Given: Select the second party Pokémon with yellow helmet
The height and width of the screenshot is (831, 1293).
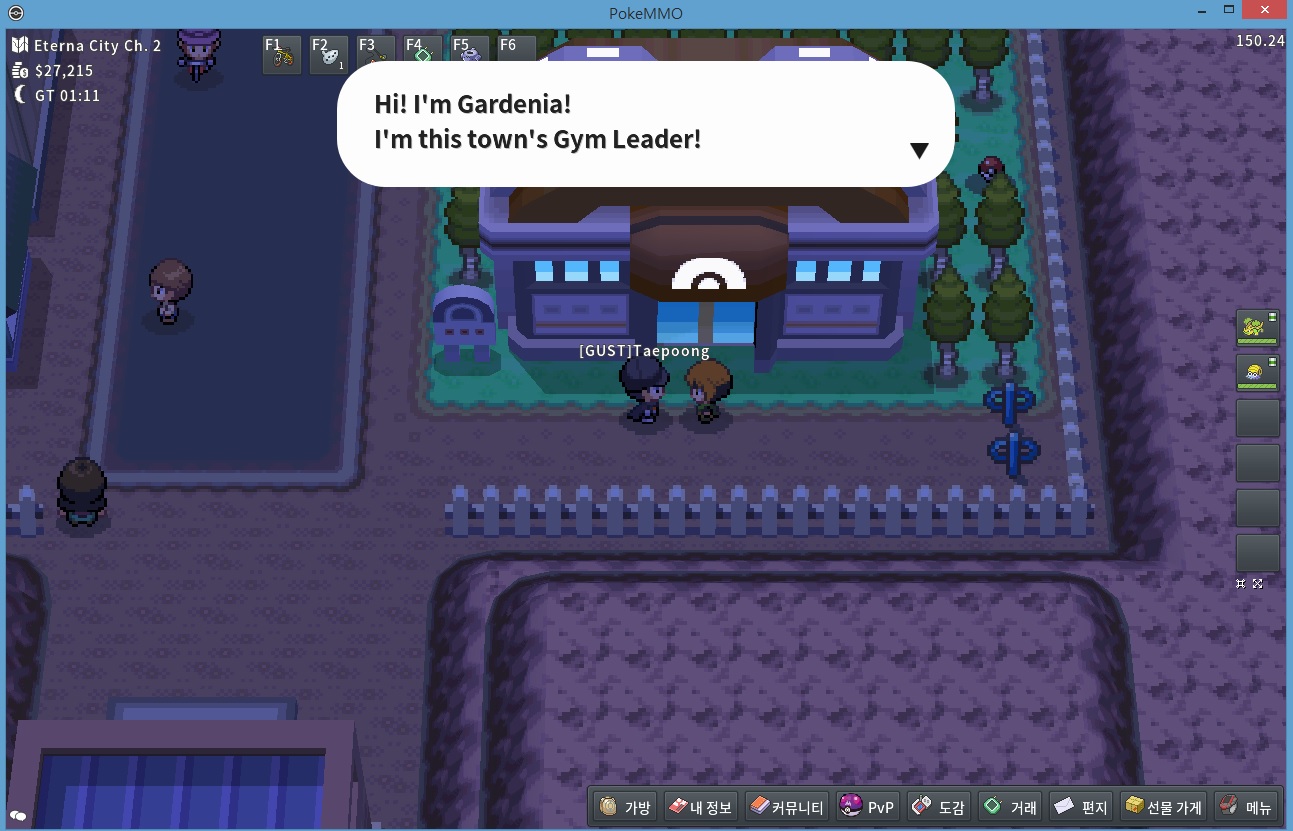Looking at the screenshot, I should click(x=1257, y=373).
